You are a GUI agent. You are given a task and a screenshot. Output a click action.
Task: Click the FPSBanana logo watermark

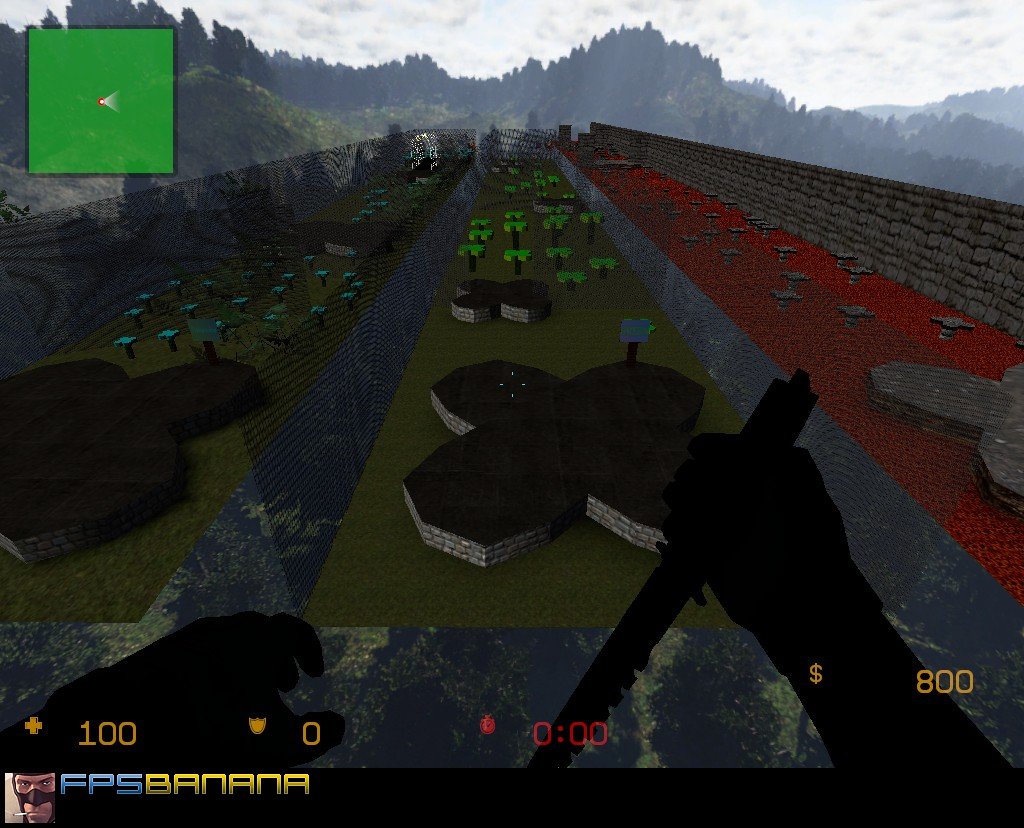(x=184, y=784)
